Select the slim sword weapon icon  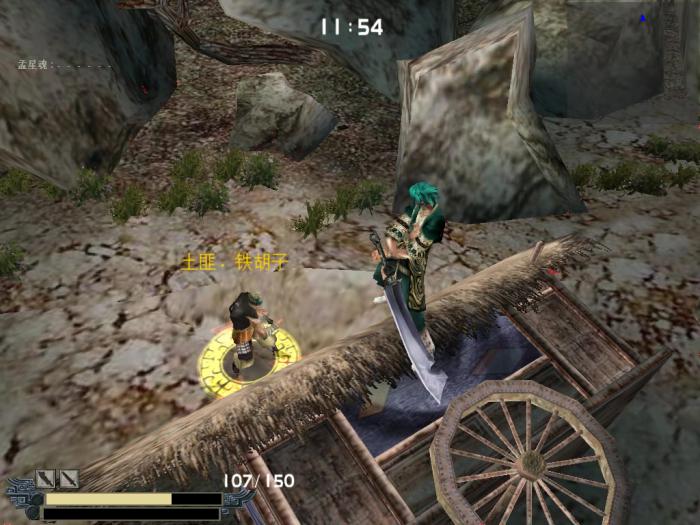[69, 479]
